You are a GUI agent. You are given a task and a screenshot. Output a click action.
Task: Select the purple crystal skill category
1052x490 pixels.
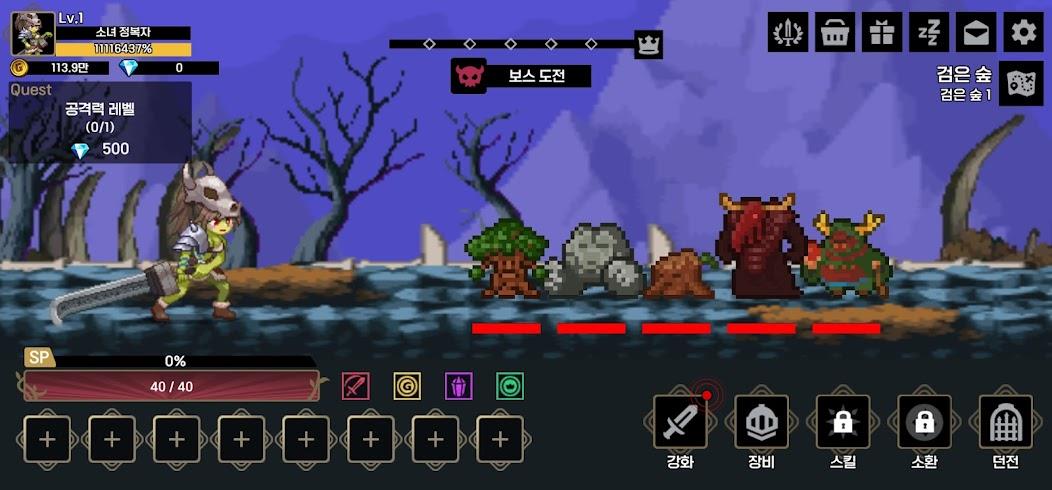tap(458, 386)
